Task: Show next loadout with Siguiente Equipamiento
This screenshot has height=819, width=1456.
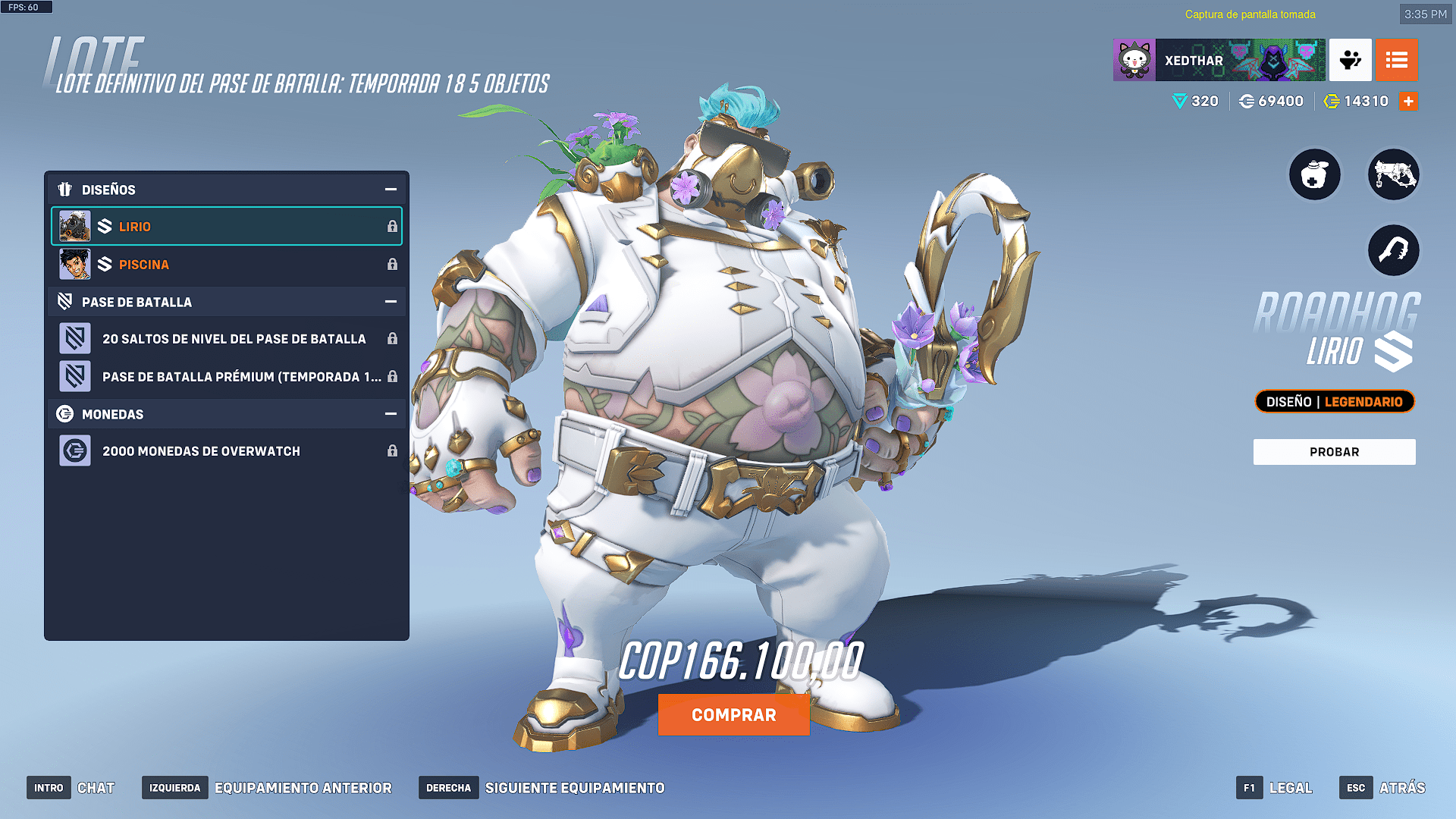Action: pyautogui.click(x=542, y=788)
